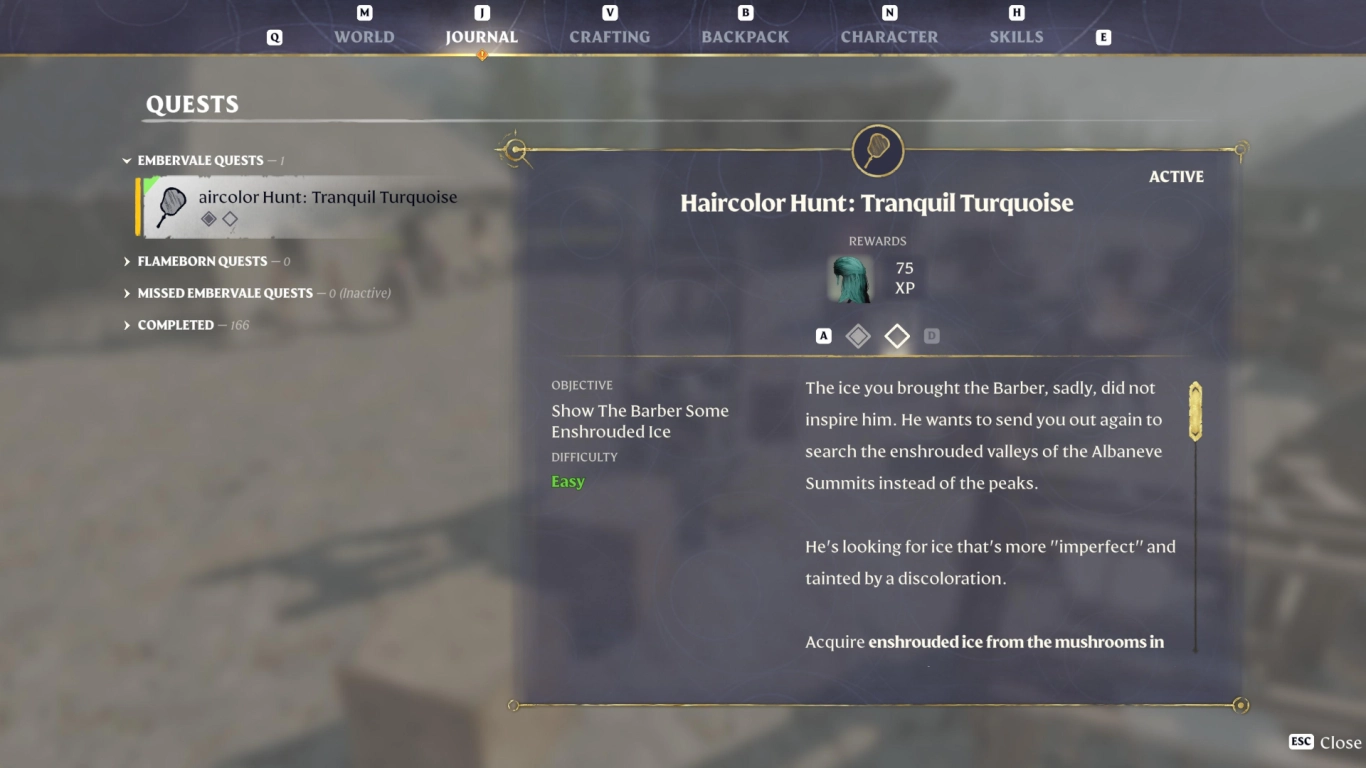Toggle the hollow diamond active quest step

[897, 336]
